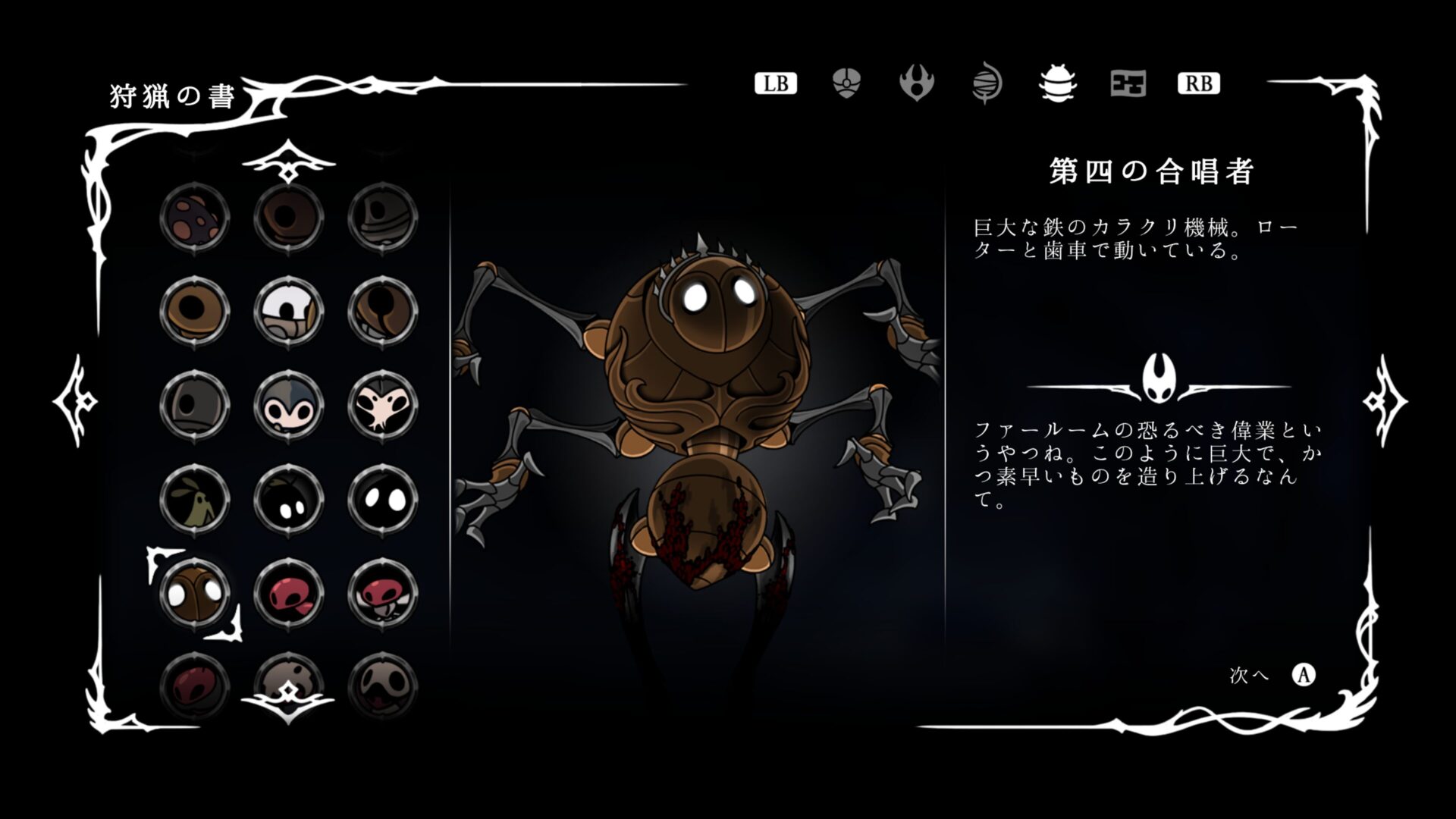Switch to the mask-shaped inventory tab

tap(846, 83)
